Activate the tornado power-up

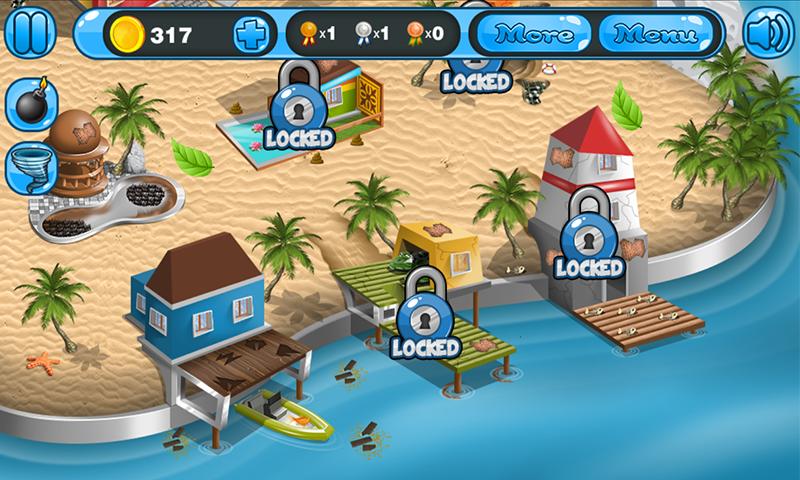(32, 167)
